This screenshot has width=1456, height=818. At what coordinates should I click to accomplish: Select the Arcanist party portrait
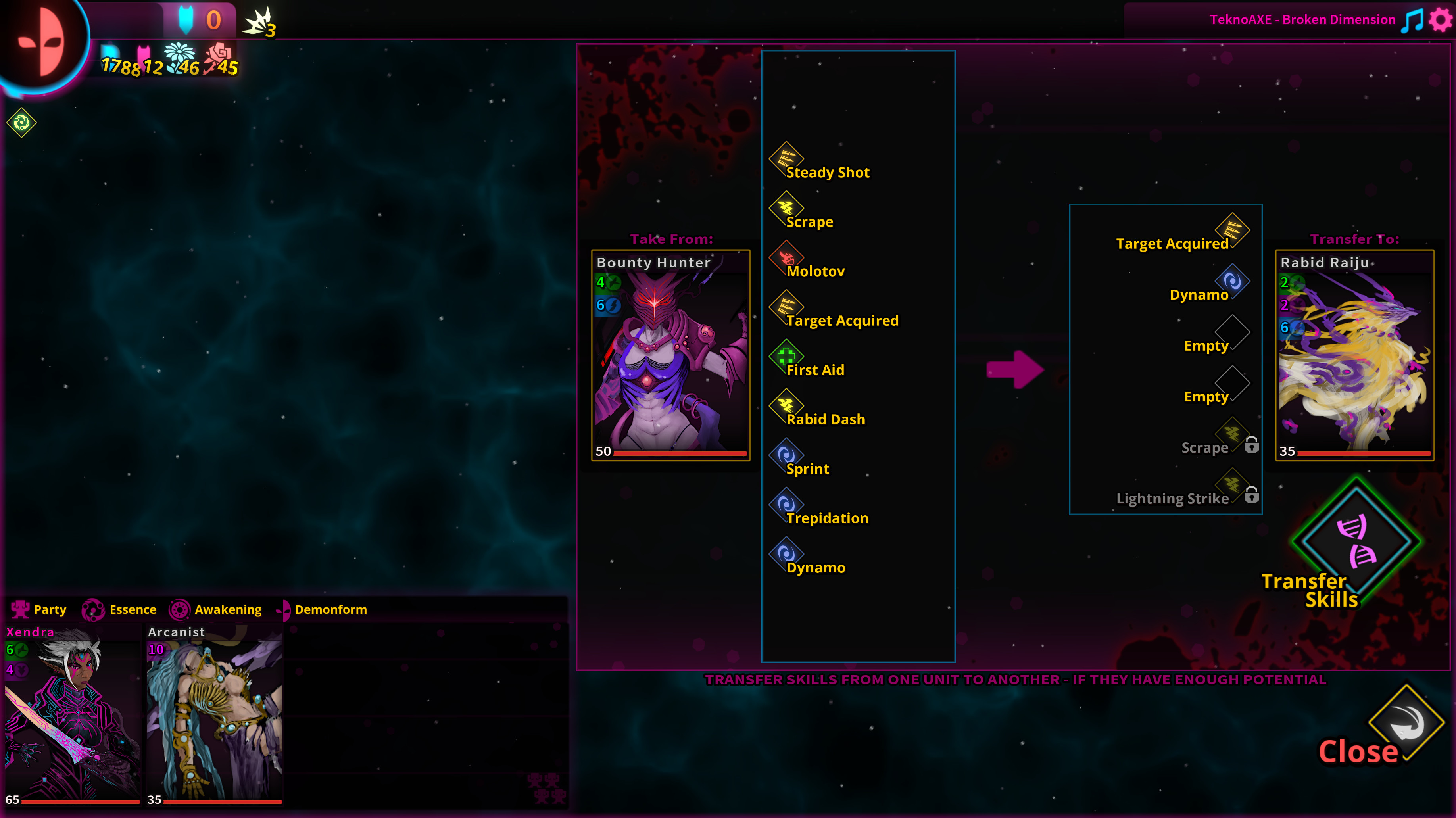214,715
